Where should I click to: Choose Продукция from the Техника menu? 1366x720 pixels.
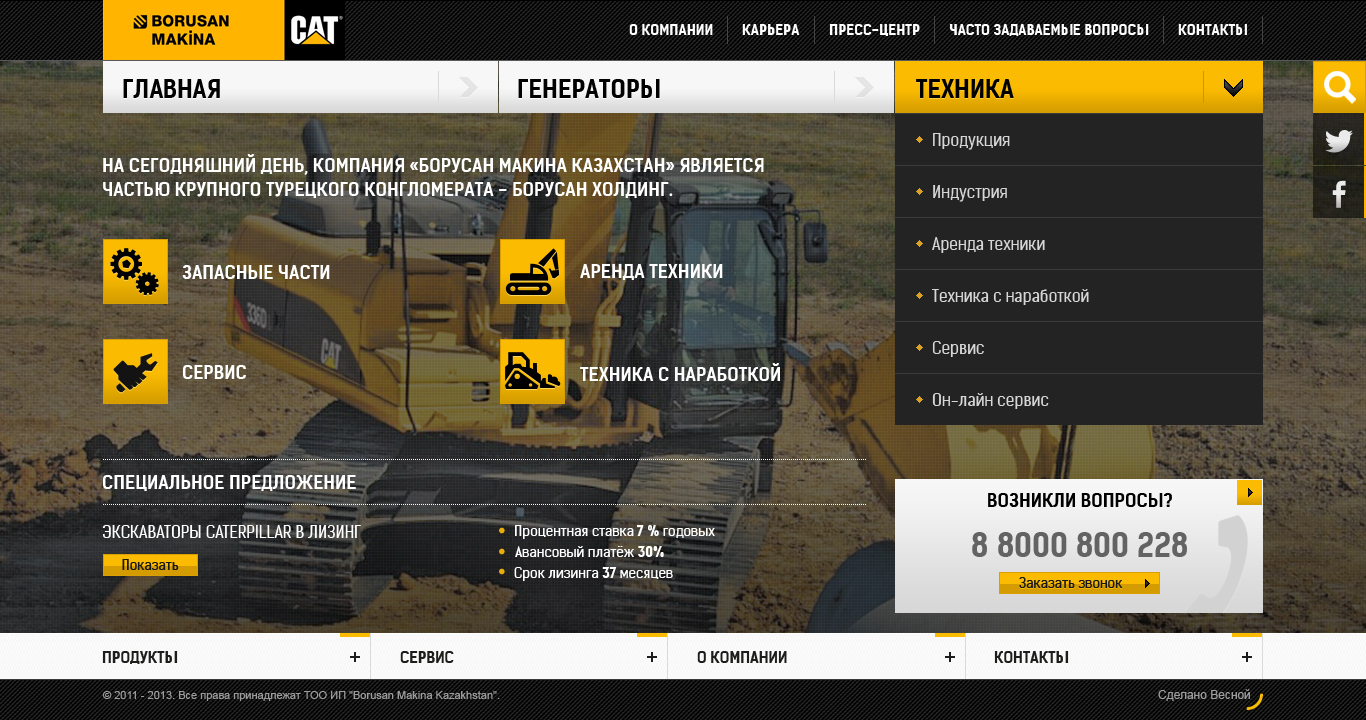pyautogui.click(x=970, y=140)
